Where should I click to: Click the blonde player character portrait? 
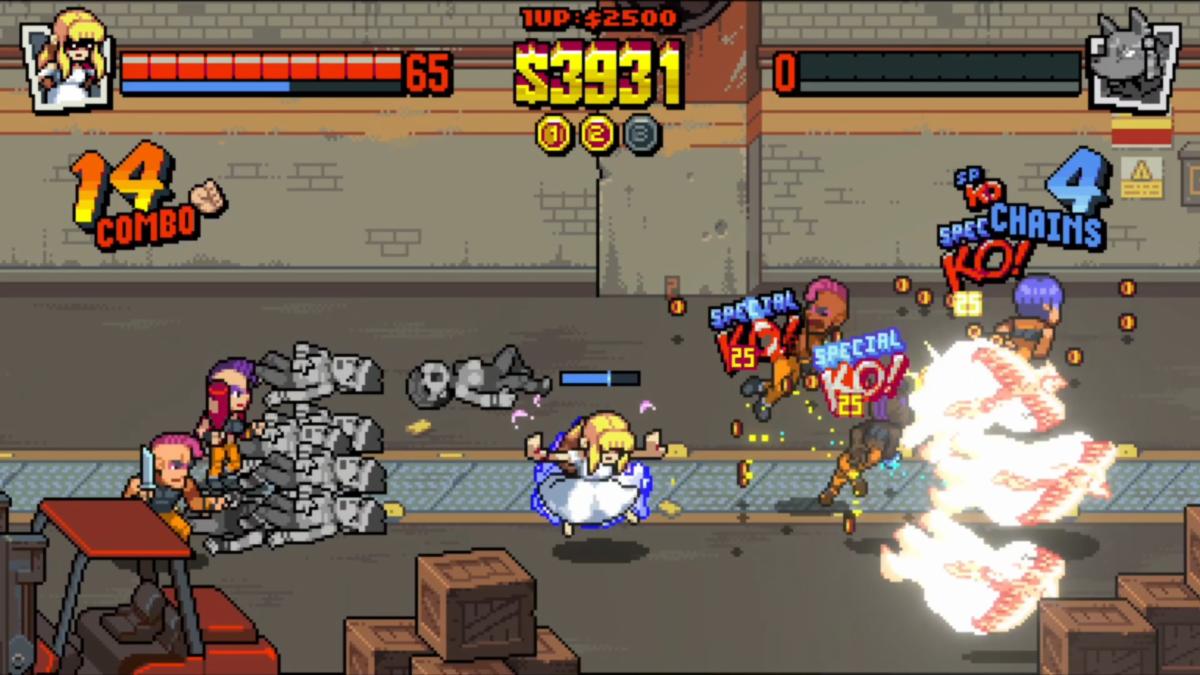(68, 61)
